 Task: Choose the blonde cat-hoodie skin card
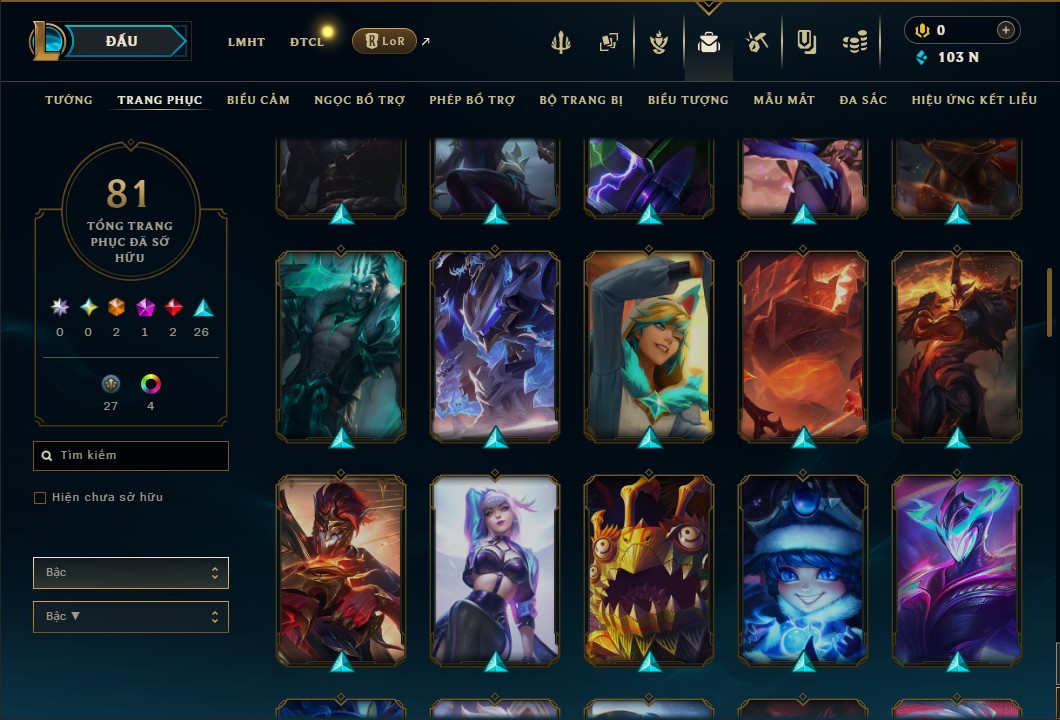[x=649, y=343]
